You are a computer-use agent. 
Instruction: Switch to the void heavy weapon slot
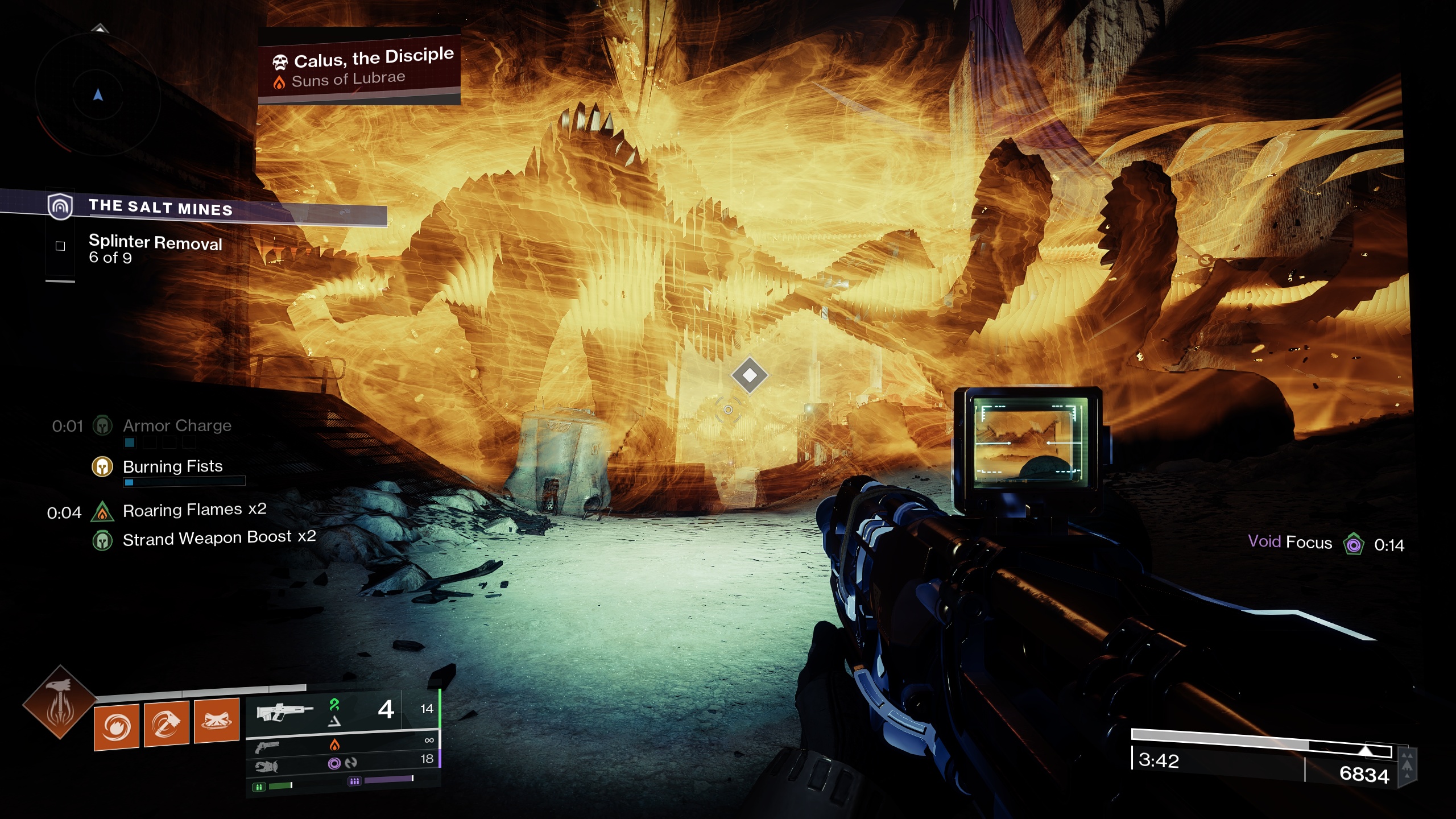tap(266, 766)
